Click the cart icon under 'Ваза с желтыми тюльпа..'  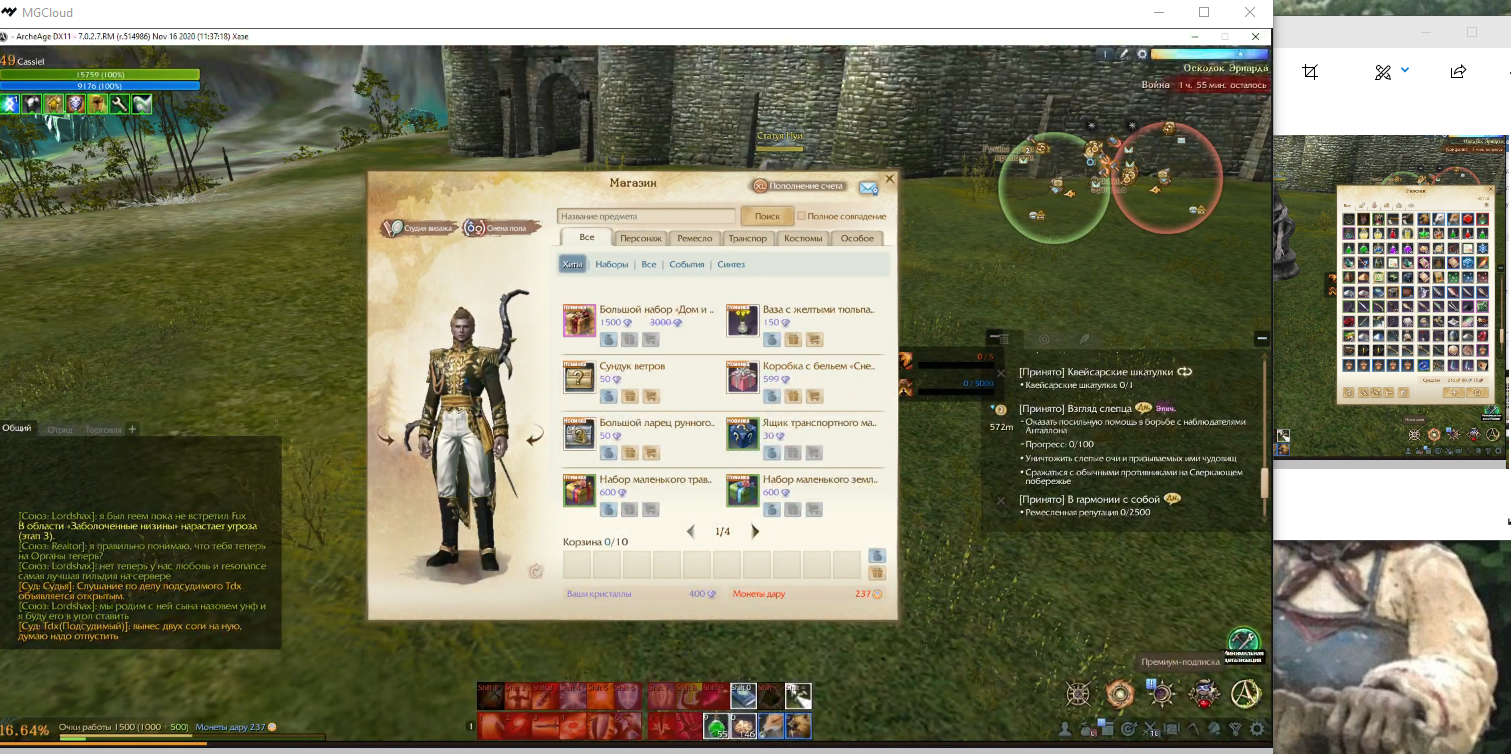coord(815,341)
